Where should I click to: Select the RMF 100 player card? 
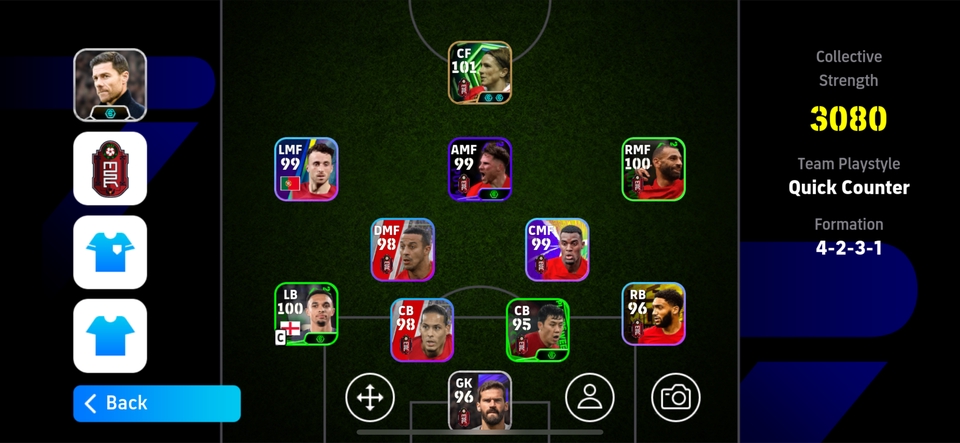653,169
